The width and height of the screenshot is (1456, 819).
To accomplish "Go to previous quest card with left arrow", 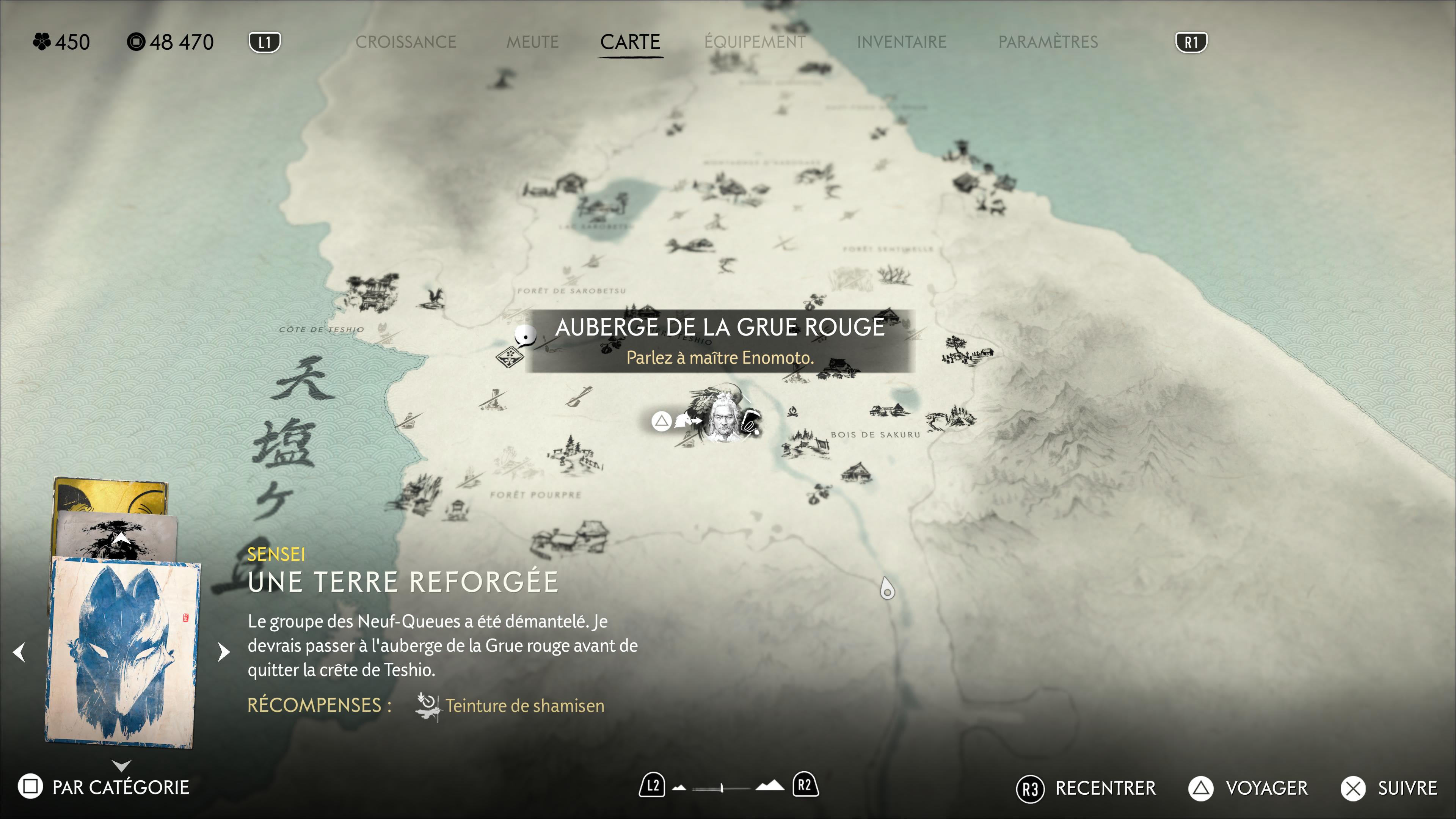I will point(19,652).
